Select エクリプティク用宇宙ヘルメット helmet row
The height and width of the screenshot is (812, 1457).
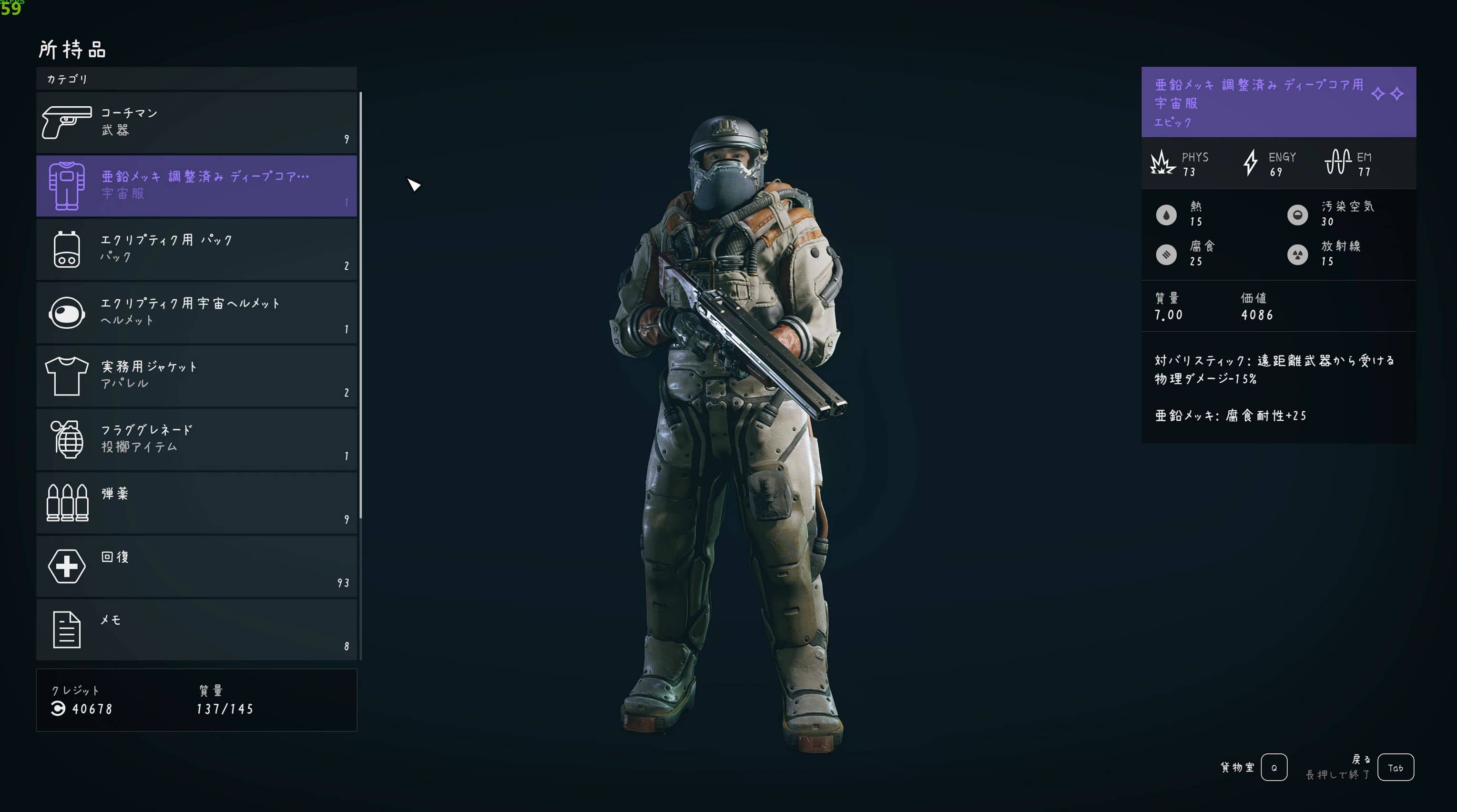point(196,312)
